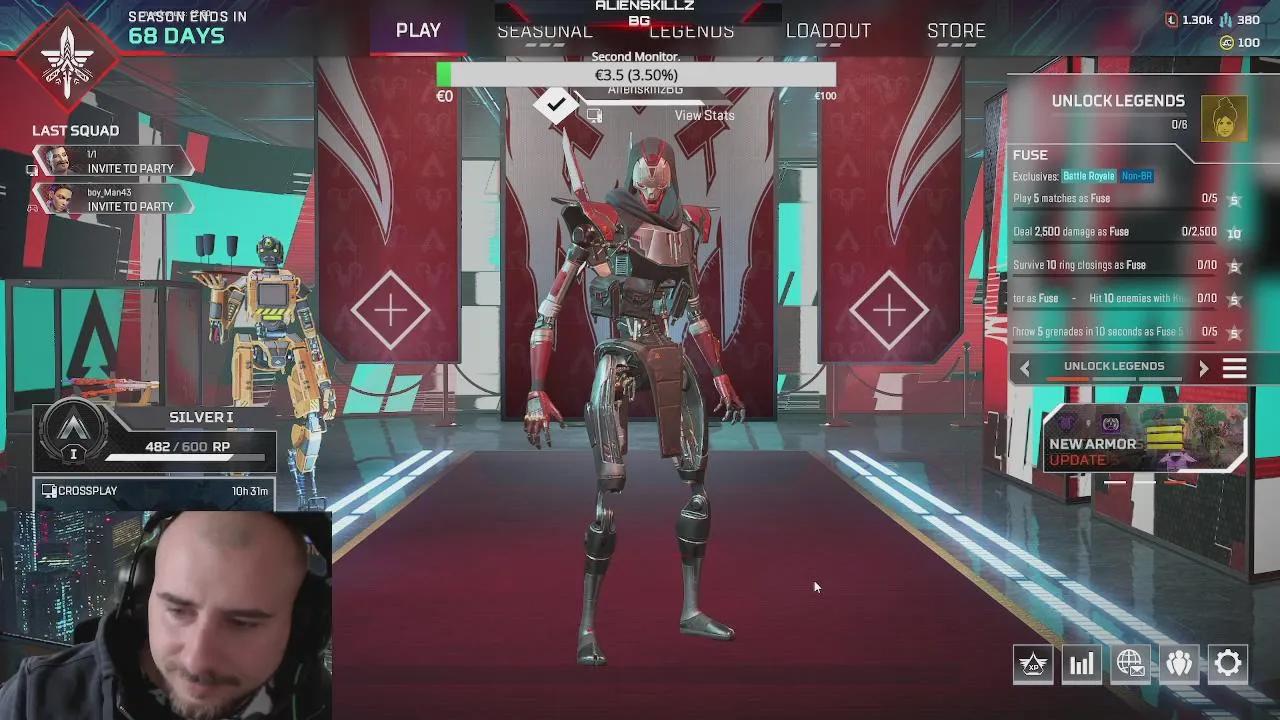Screen dimensions: 1280x720
Task: Open the global chat and mail icon
Action: click(x=1130, y=663)
